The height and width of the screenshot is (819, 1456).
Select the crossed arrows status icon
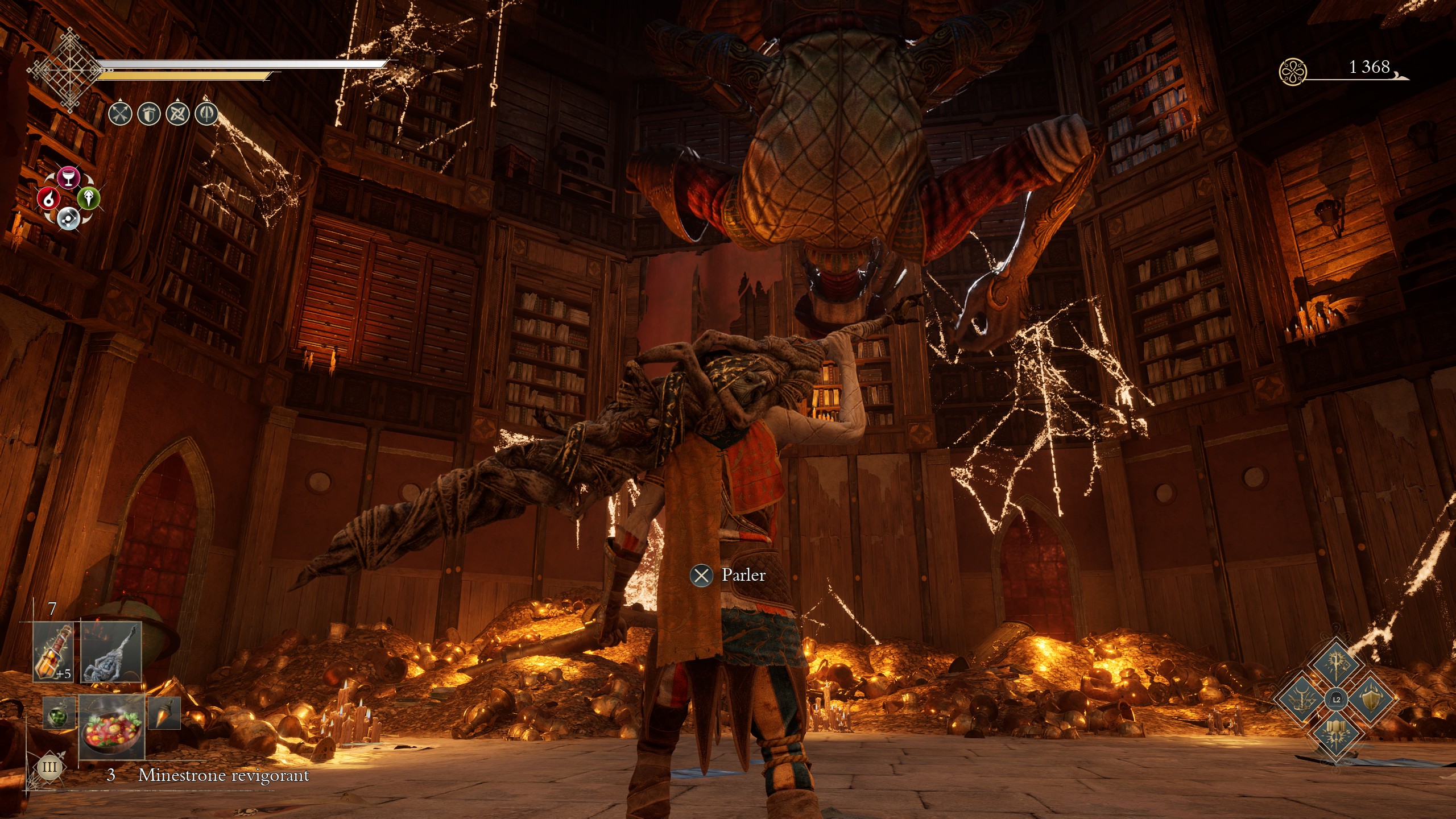click(x=120, y=114)
